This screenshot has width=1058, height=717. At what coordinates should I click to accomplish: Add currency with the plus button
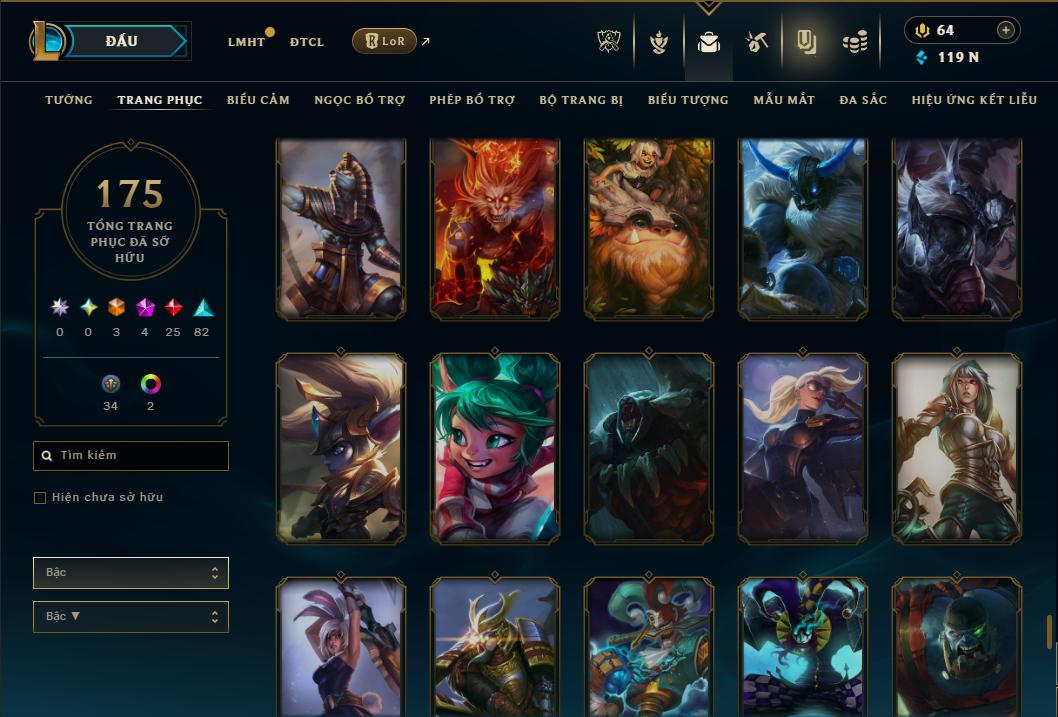pyautogui.click(x=1005, y=30)
